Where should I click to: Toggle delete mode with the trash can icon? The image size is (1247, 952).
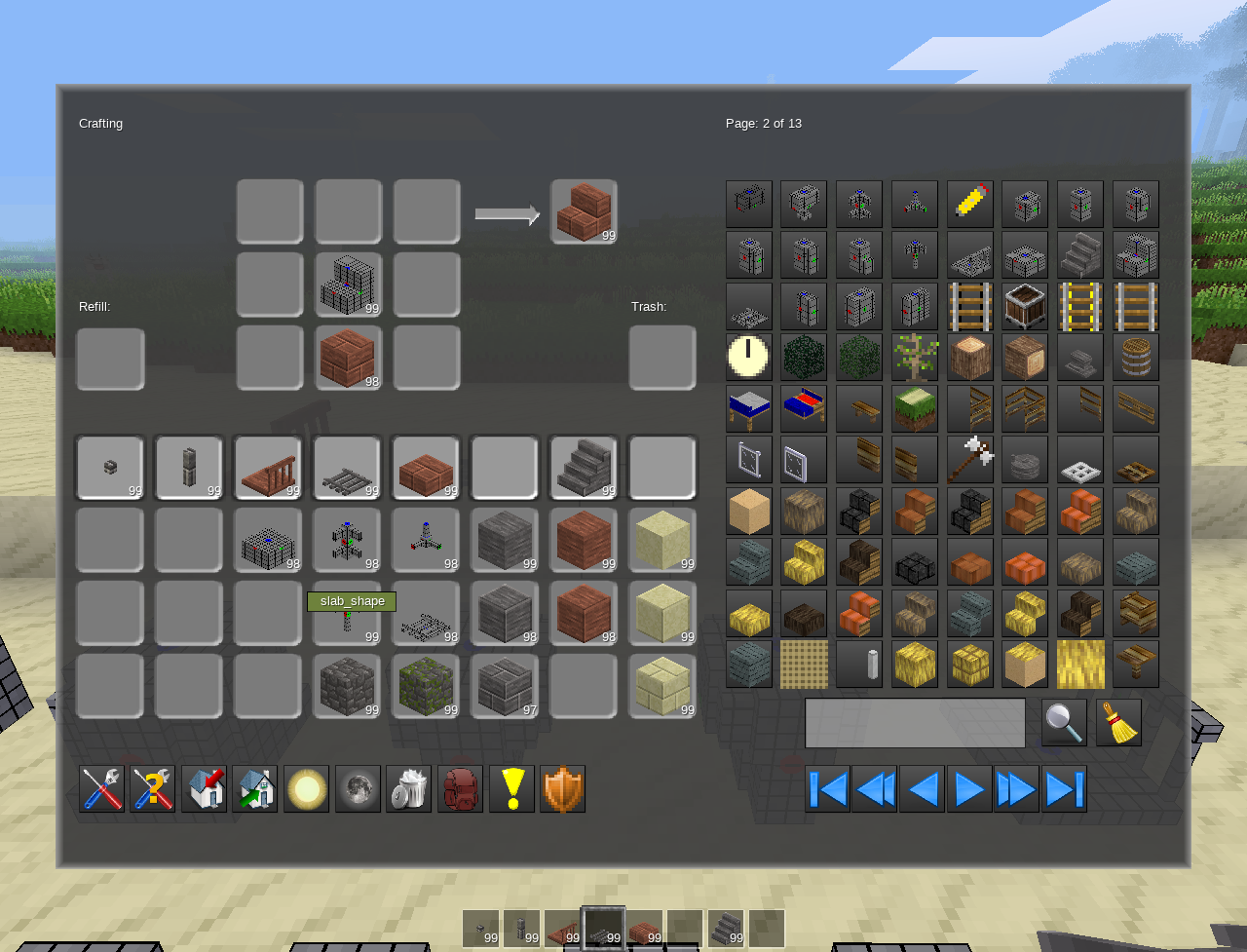pos(408,788)
